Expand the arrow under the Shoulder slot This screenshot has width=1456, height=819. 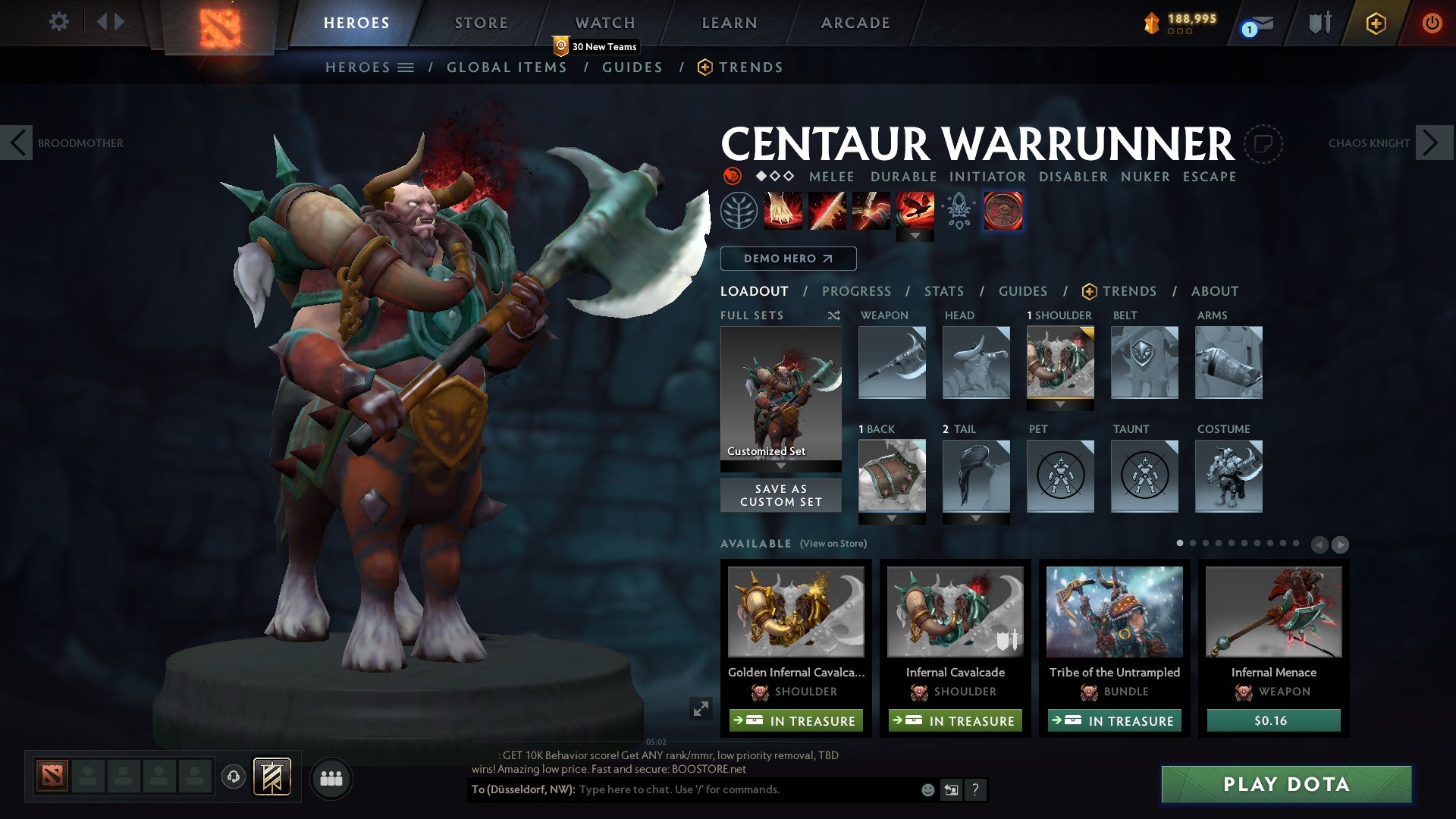(x=1059, y=404)
